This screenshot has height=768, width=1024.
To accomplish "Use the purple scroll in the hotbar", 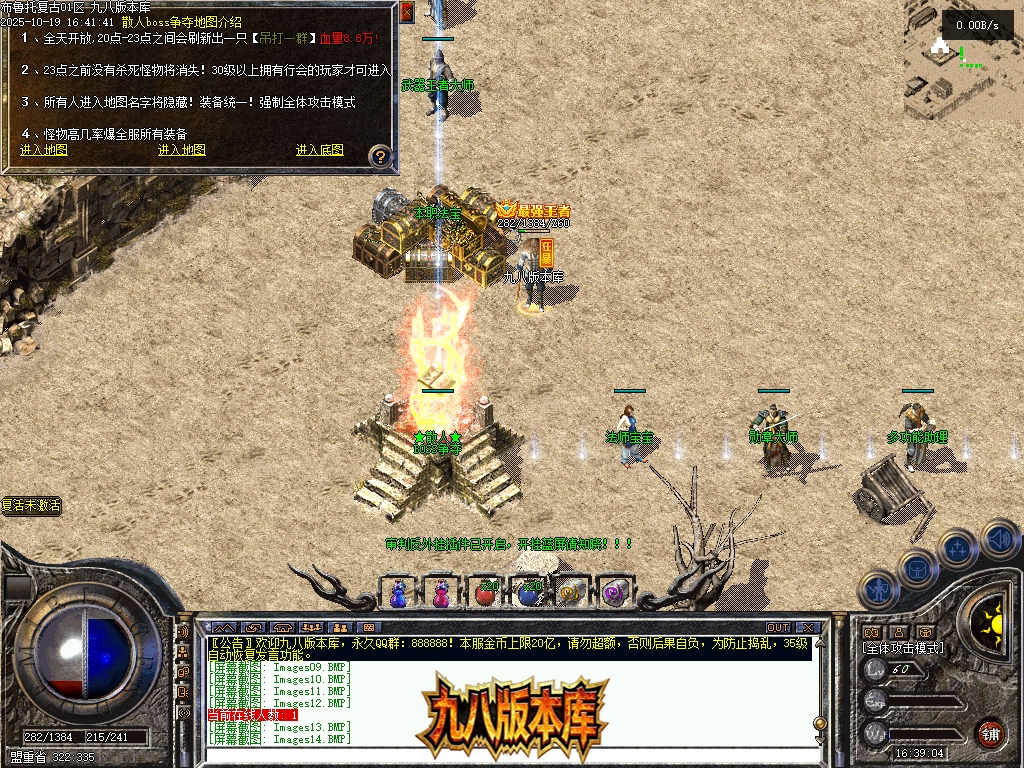I will point(614,592).
